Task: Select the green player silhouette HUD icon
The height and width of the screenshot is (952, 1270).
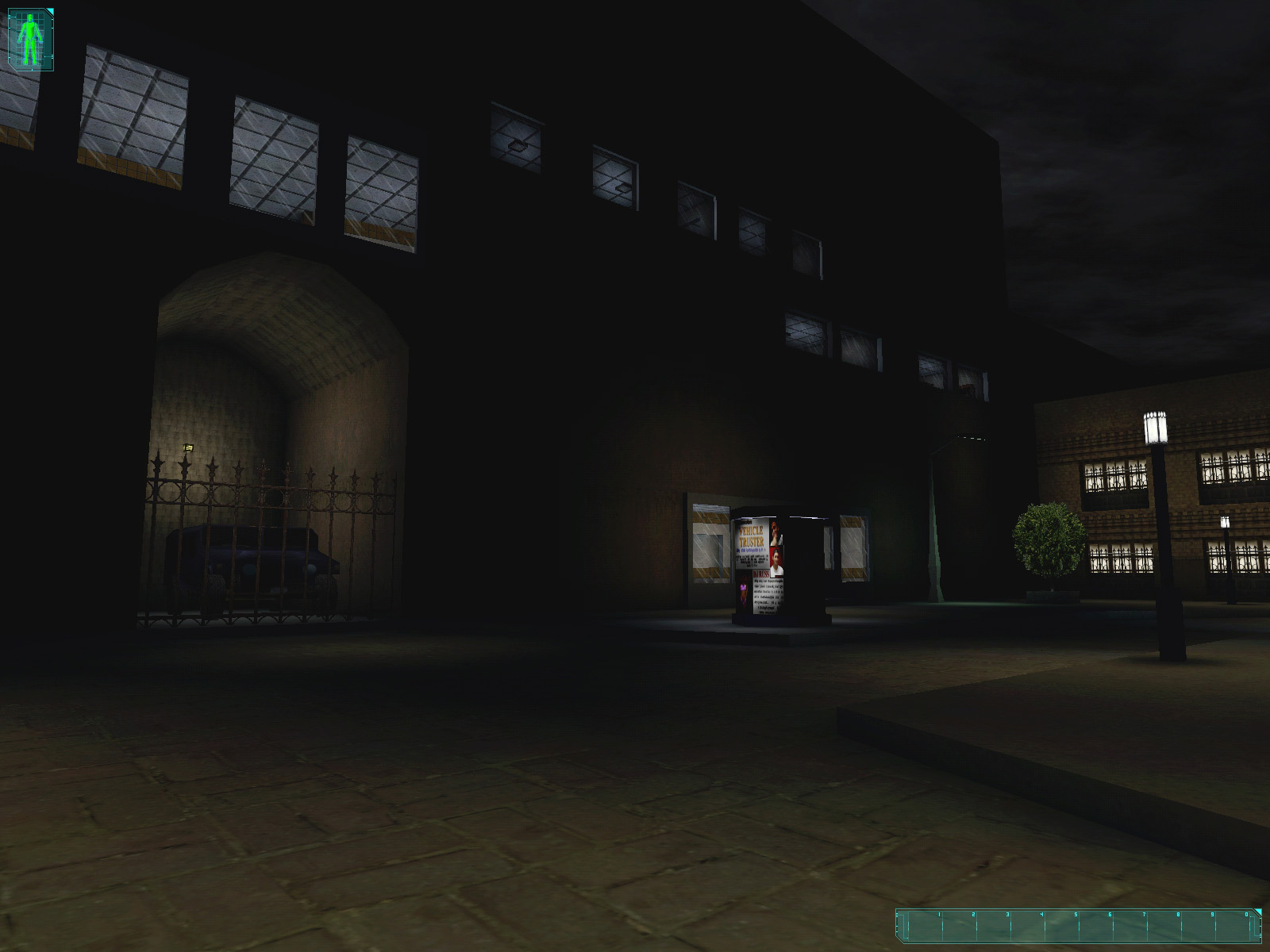Action: (29, 36)
